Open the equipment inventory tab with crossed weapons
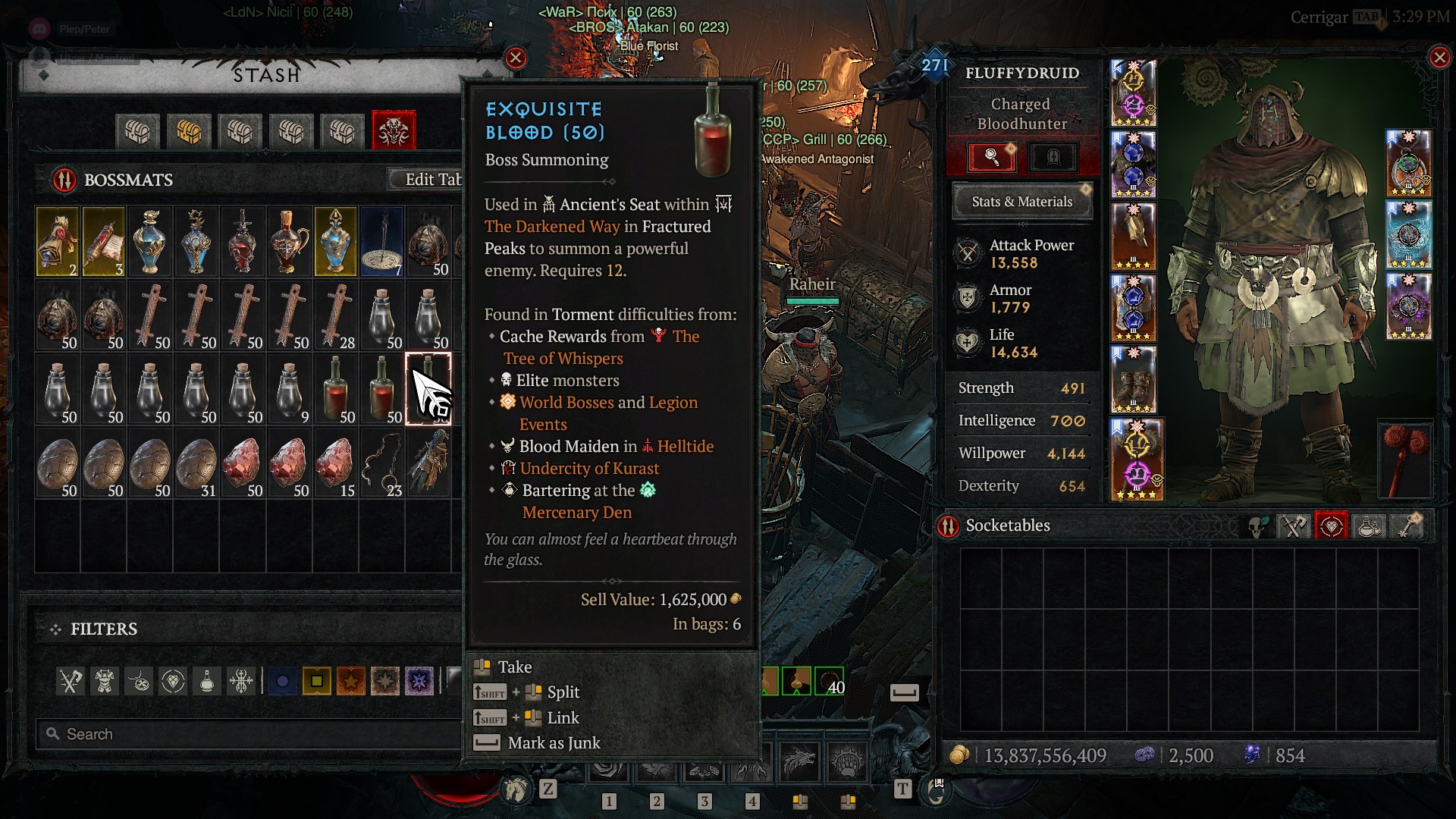The width and height of the screenshot is (1456, 819). (x=1294, y=526)
